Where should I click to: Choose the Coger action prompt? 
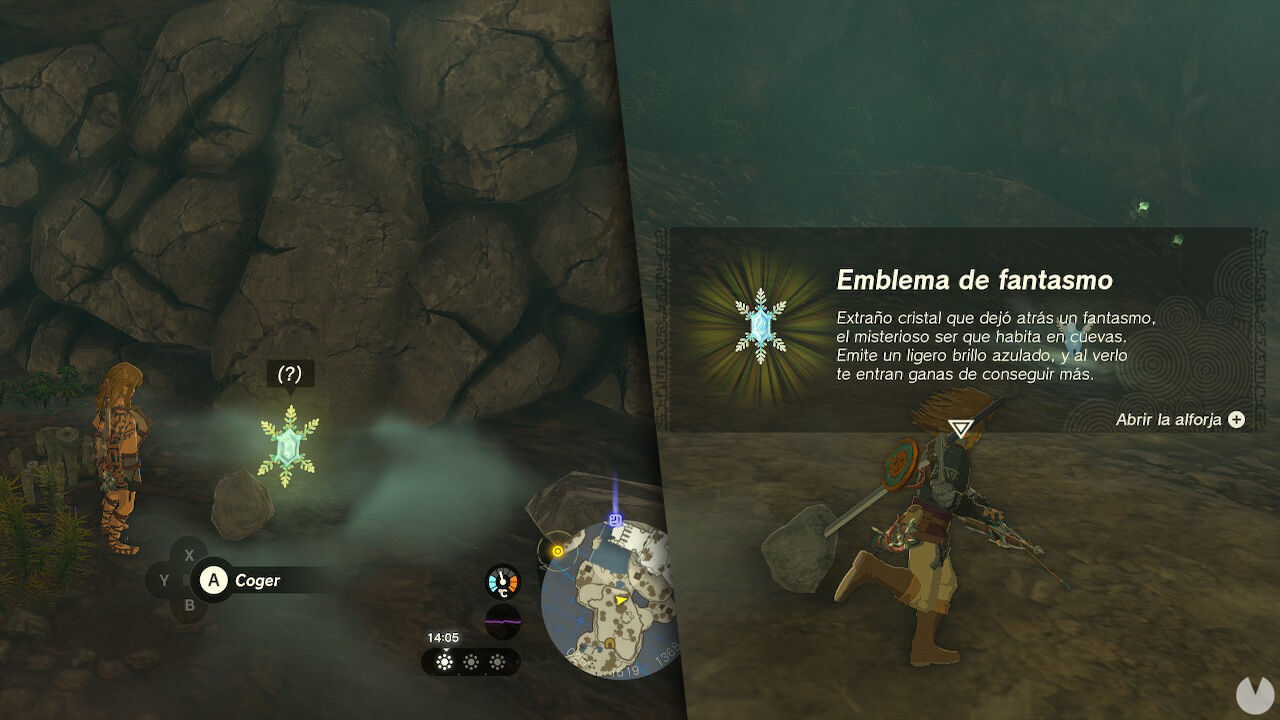[257, 580]
